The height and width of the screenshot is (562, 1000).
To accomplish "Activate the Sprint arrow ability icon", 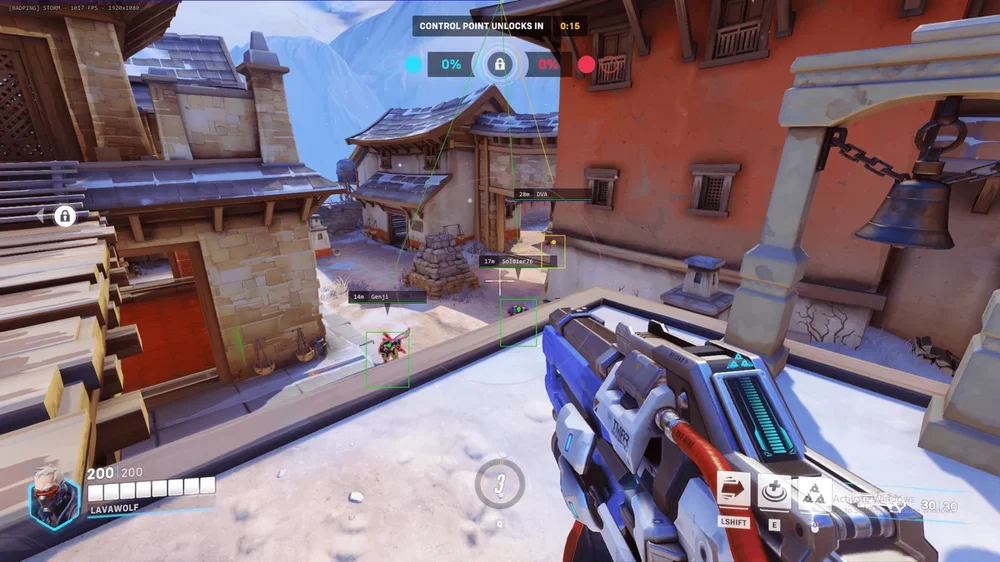I will pos(734,491).
